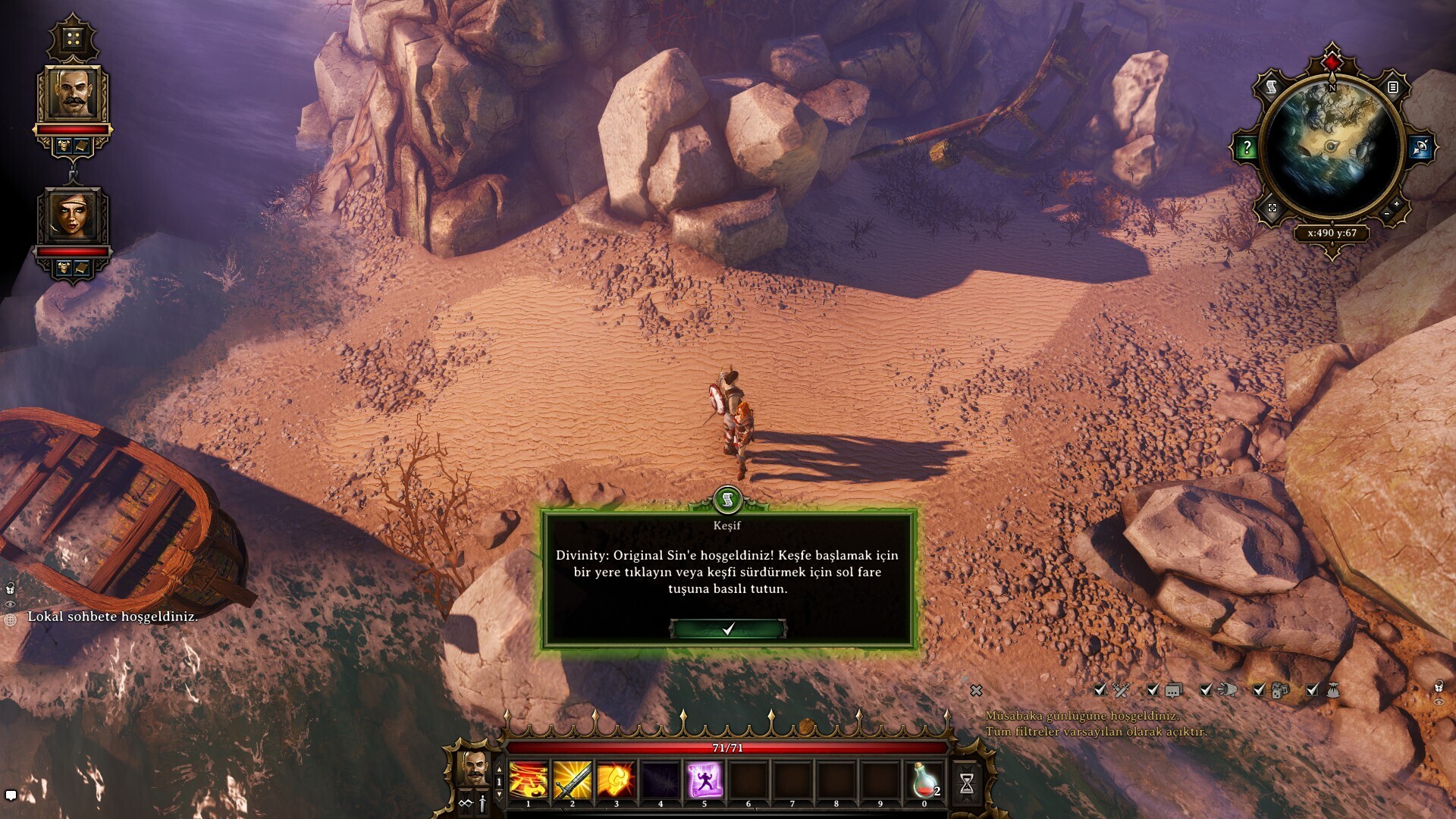This screenshot has height=819, width=1456.
Task: Select the red-haired woman's party portrait
Action: tap(73, 215)
